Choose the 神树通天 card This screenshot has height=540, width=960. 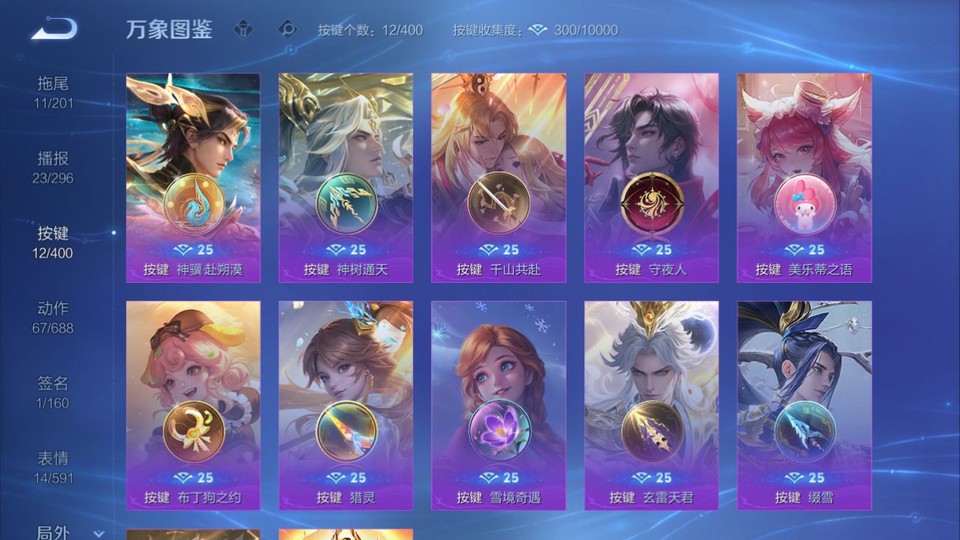[x=346, y=177]
